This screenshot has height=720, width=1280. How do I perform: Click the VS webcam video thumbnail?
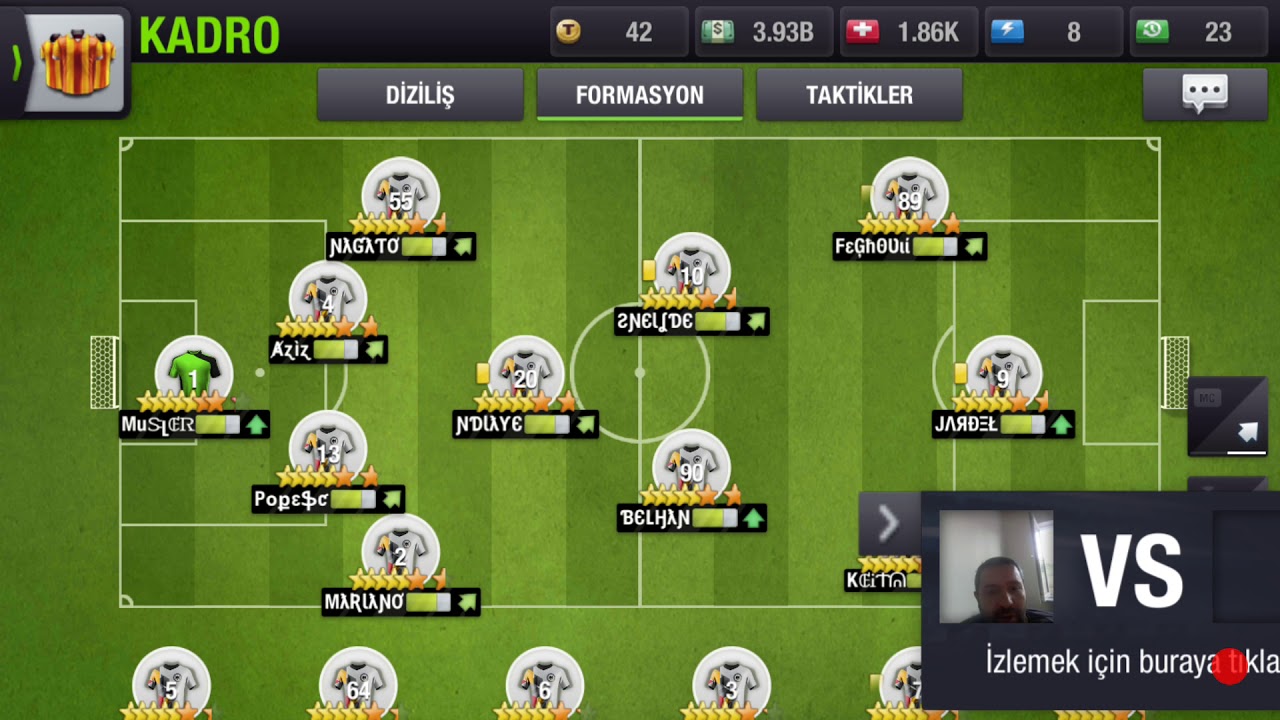[996, 567]
